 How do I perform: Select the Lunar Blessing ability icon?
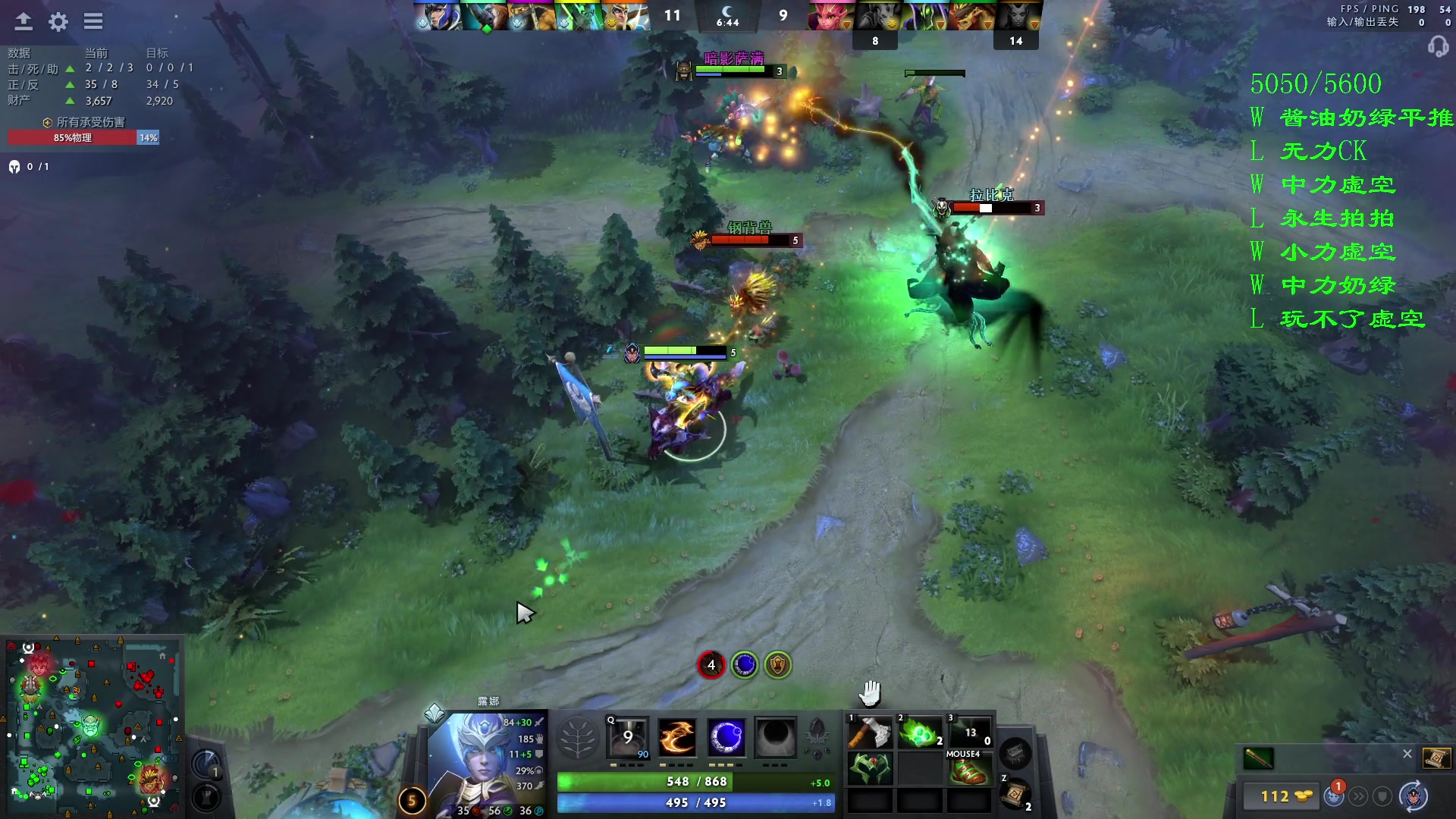(x=726, y=737)
